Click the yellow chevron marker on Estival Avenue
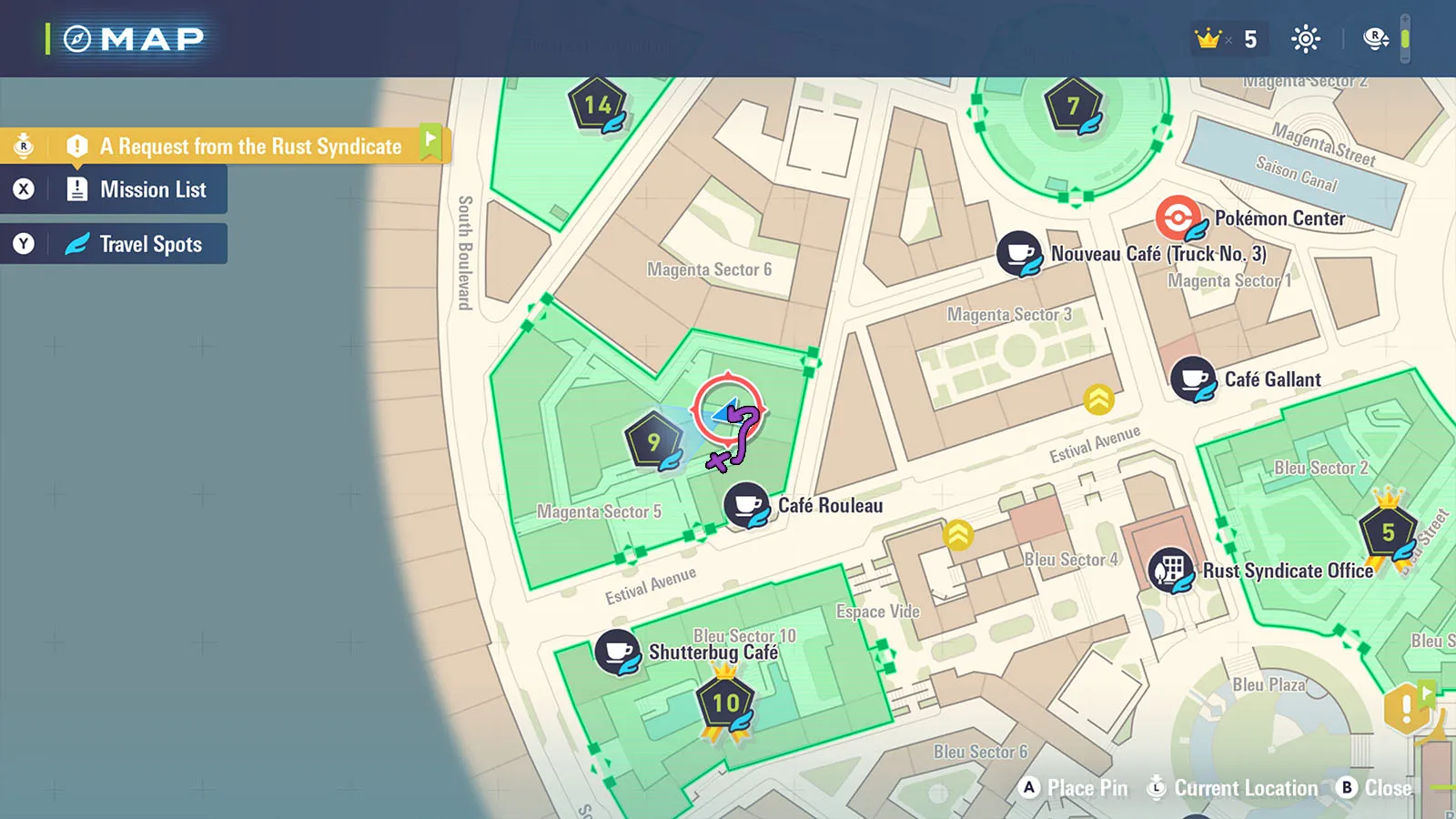The width and height of the screenshot is (1456, 819). click(1099, 399)
